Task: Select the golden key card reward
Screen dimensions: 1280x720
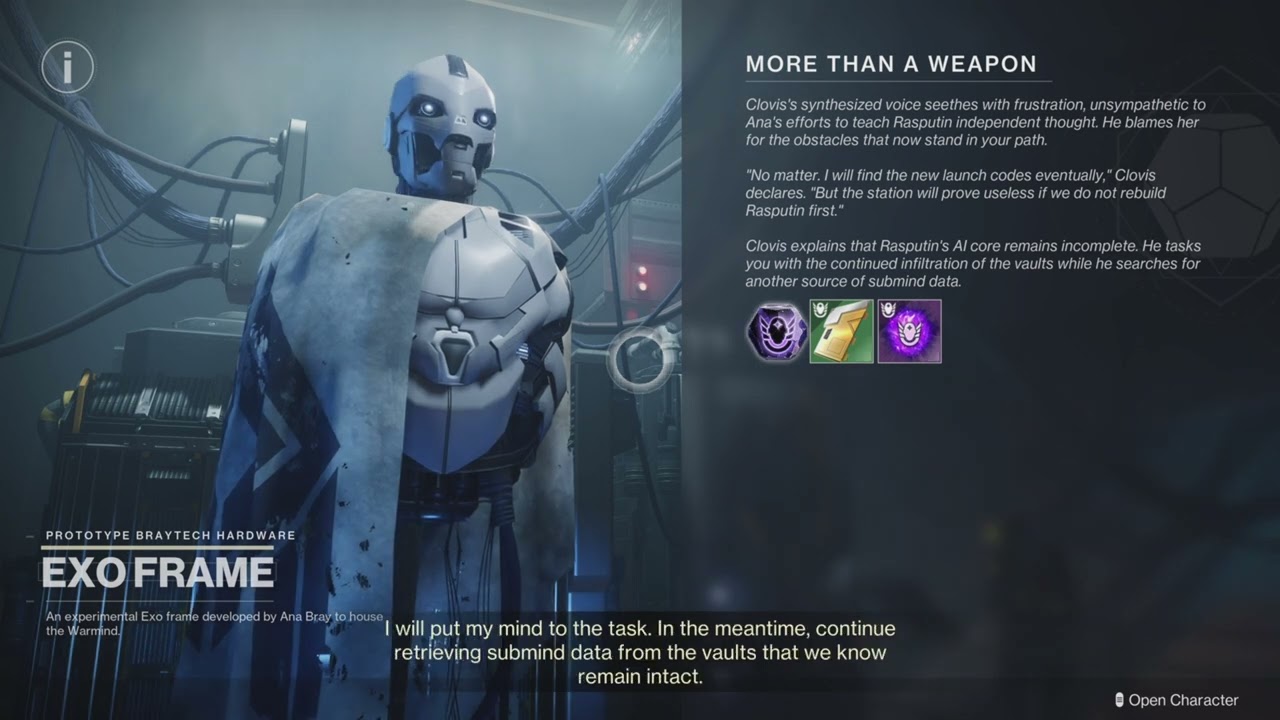Action: 841,331
